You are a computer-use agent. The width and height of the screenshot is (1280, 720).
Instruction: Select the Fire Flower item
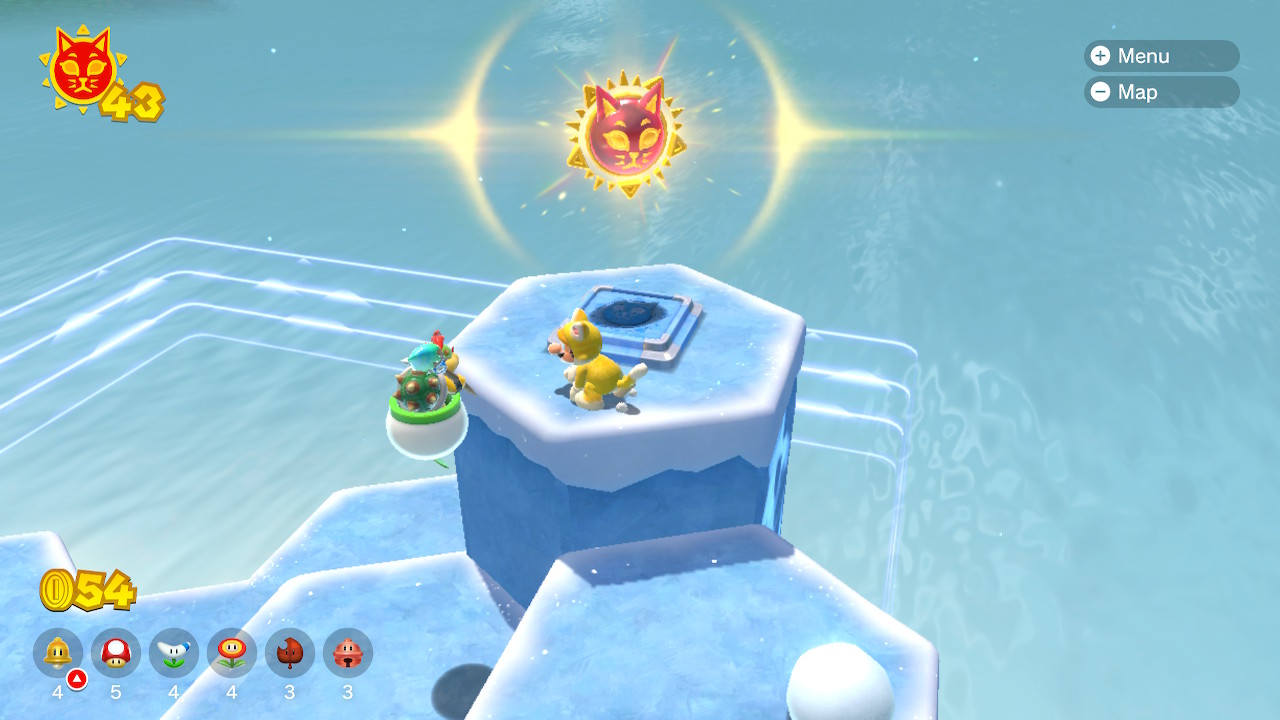(x=232, y=654)
